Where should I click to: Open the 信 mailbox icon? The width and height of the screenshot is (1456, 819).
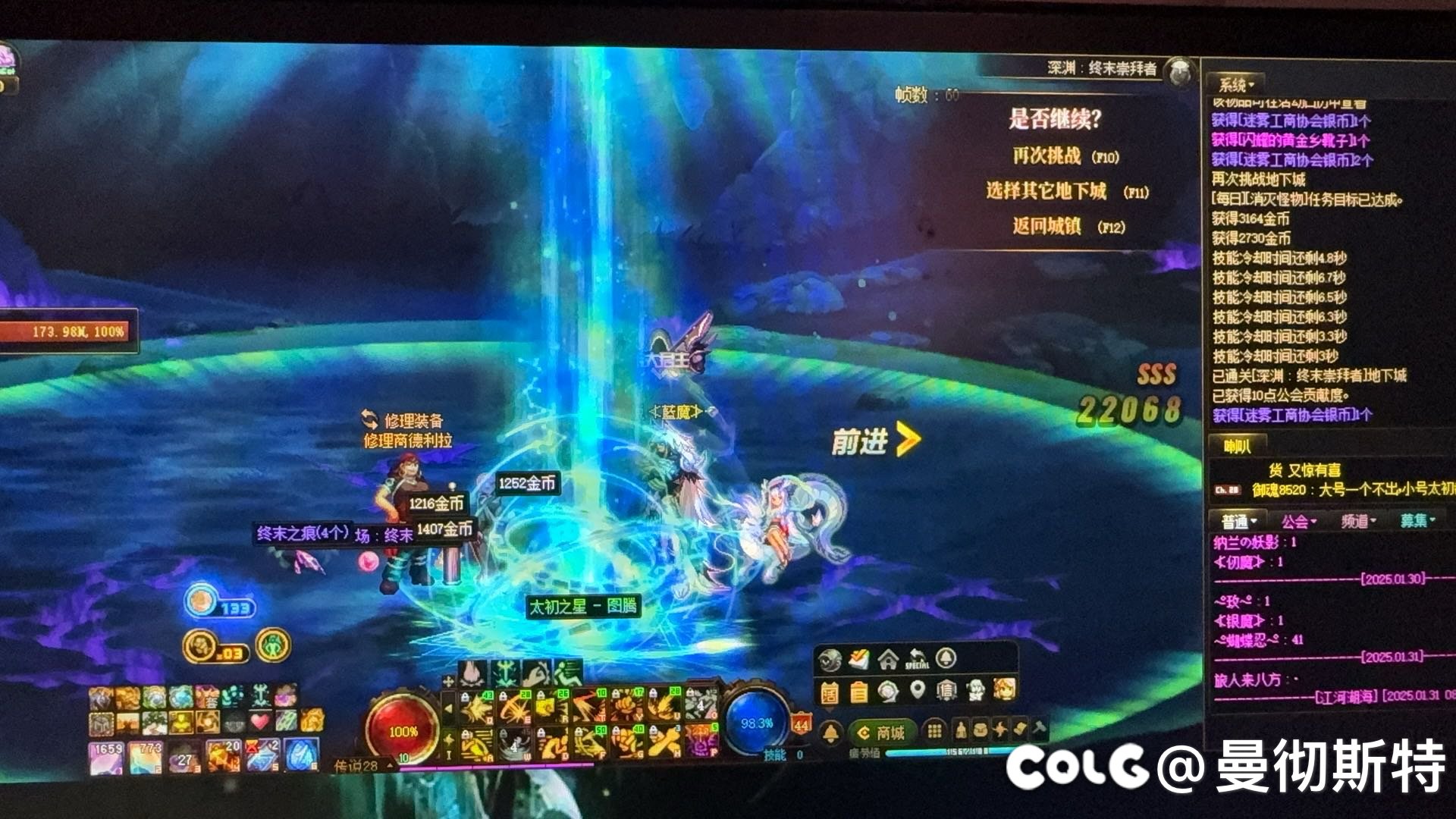click(x=946, y=691)
